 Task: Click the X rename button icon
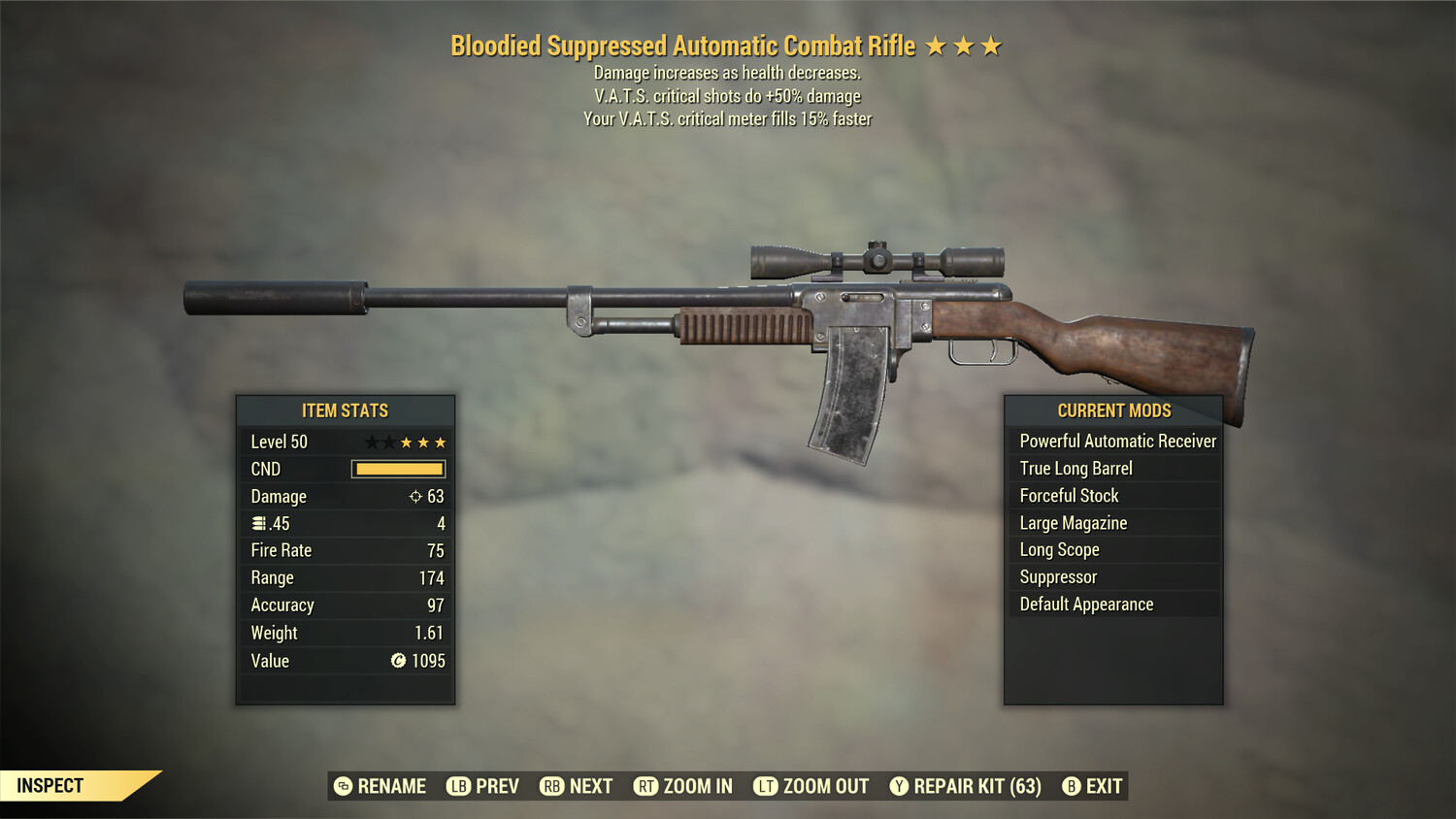coord(342,786)
